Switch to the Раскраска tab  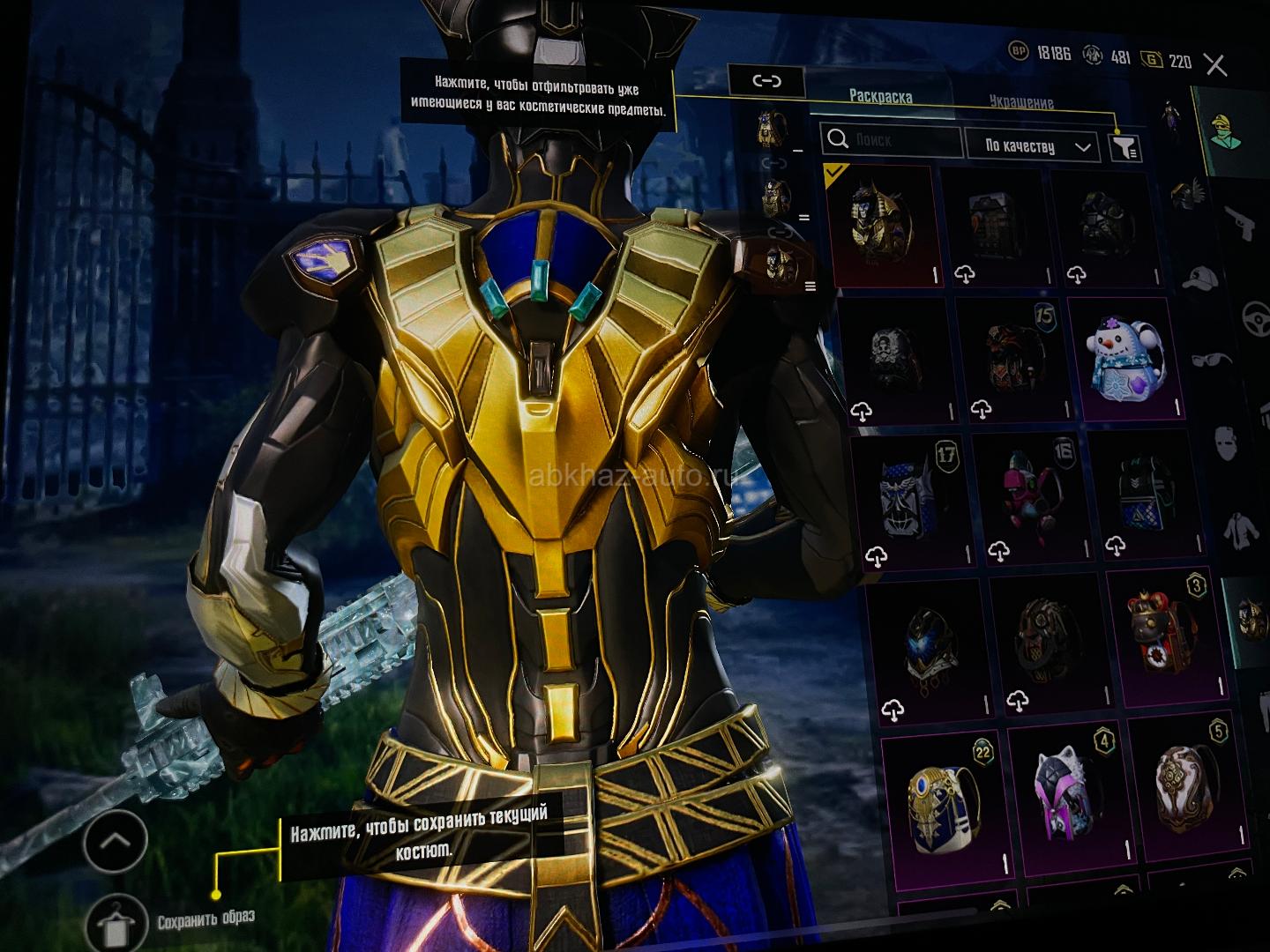[880, 97]
